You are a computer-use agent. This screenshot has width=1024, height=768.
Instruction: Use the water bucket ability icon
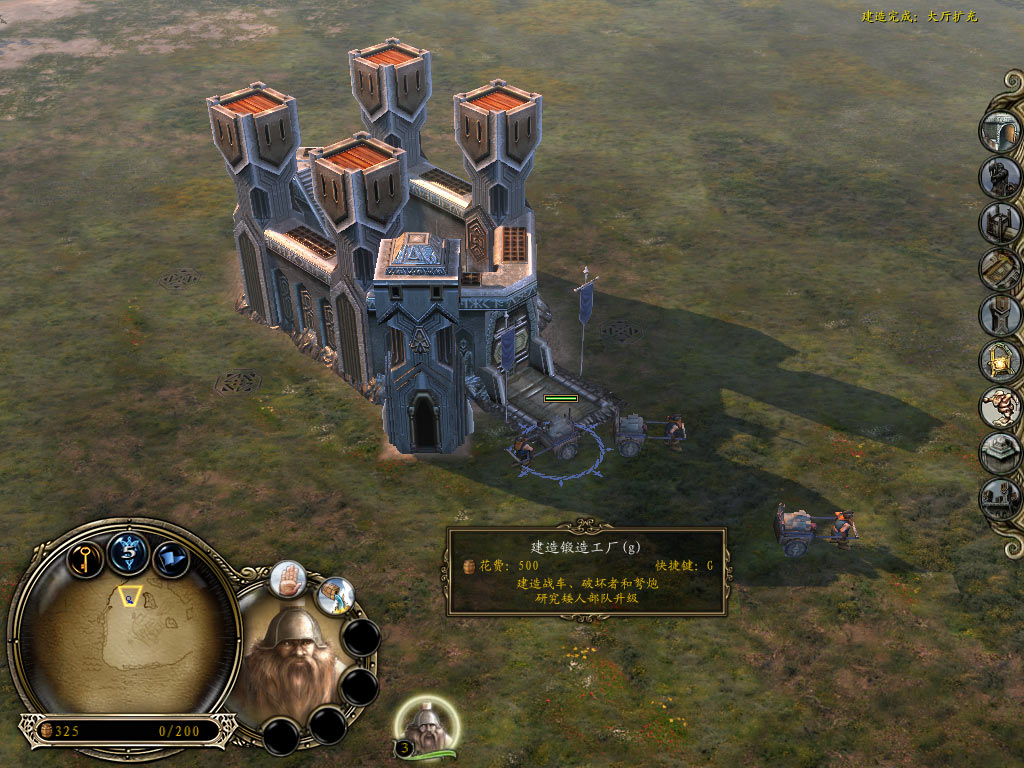click(x=337, y=596)
